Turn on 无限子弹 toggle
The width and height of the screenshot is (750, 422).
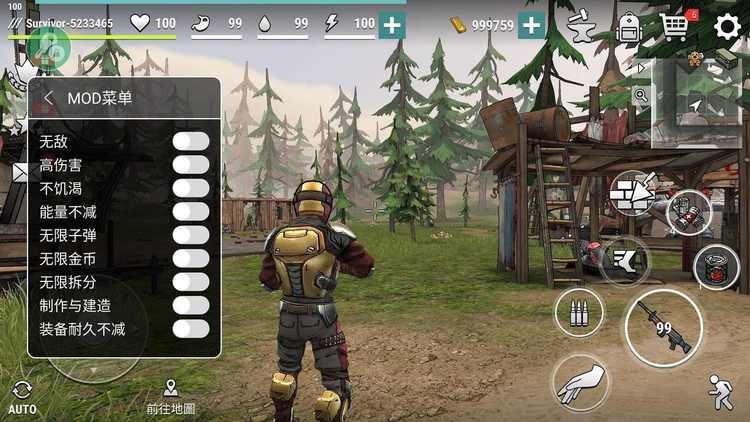point(190,235)
